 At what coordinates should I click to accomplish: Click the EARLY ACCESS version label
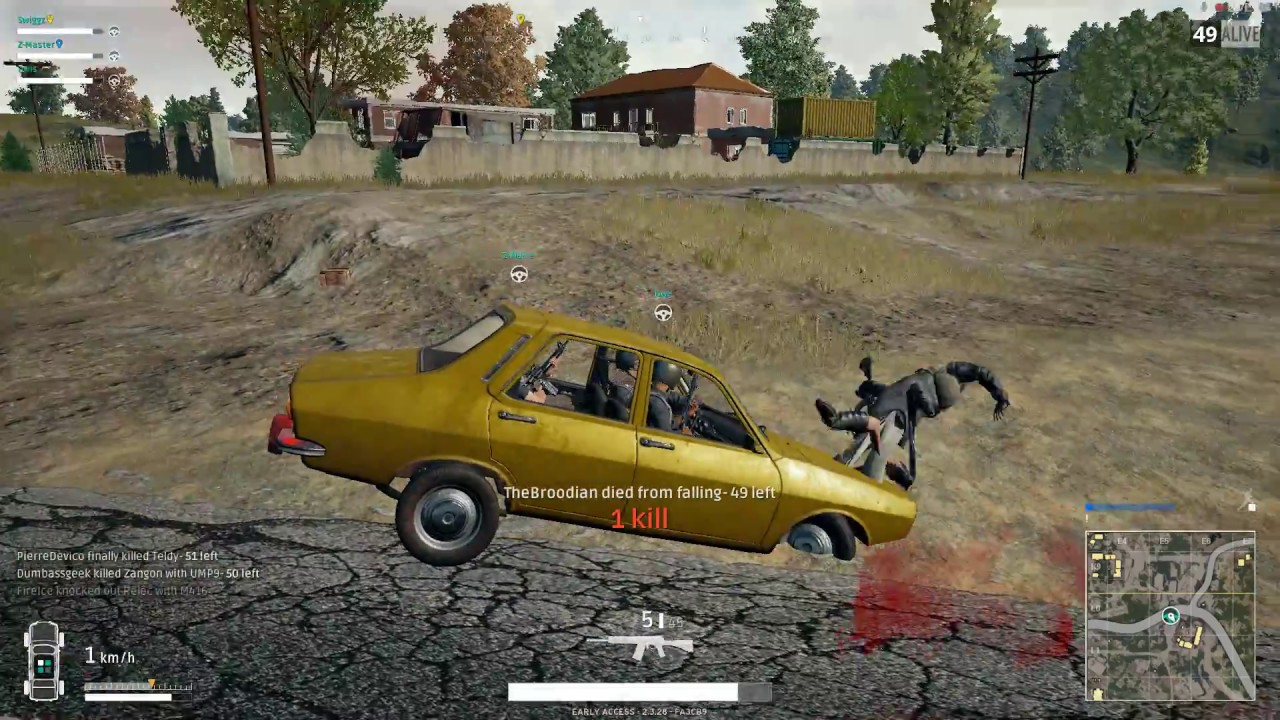pos(640,711)
